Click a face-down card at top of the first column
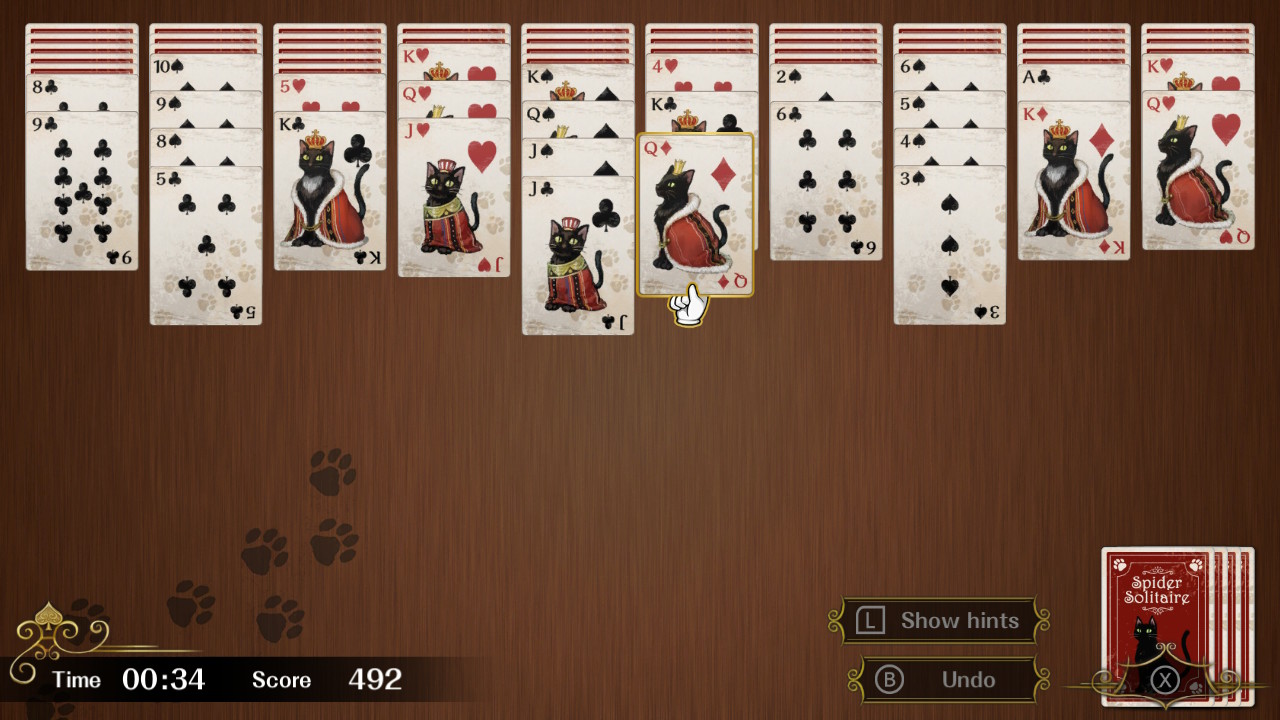The height and width of the screenshot is (720, 1280). tap(82, 45)
